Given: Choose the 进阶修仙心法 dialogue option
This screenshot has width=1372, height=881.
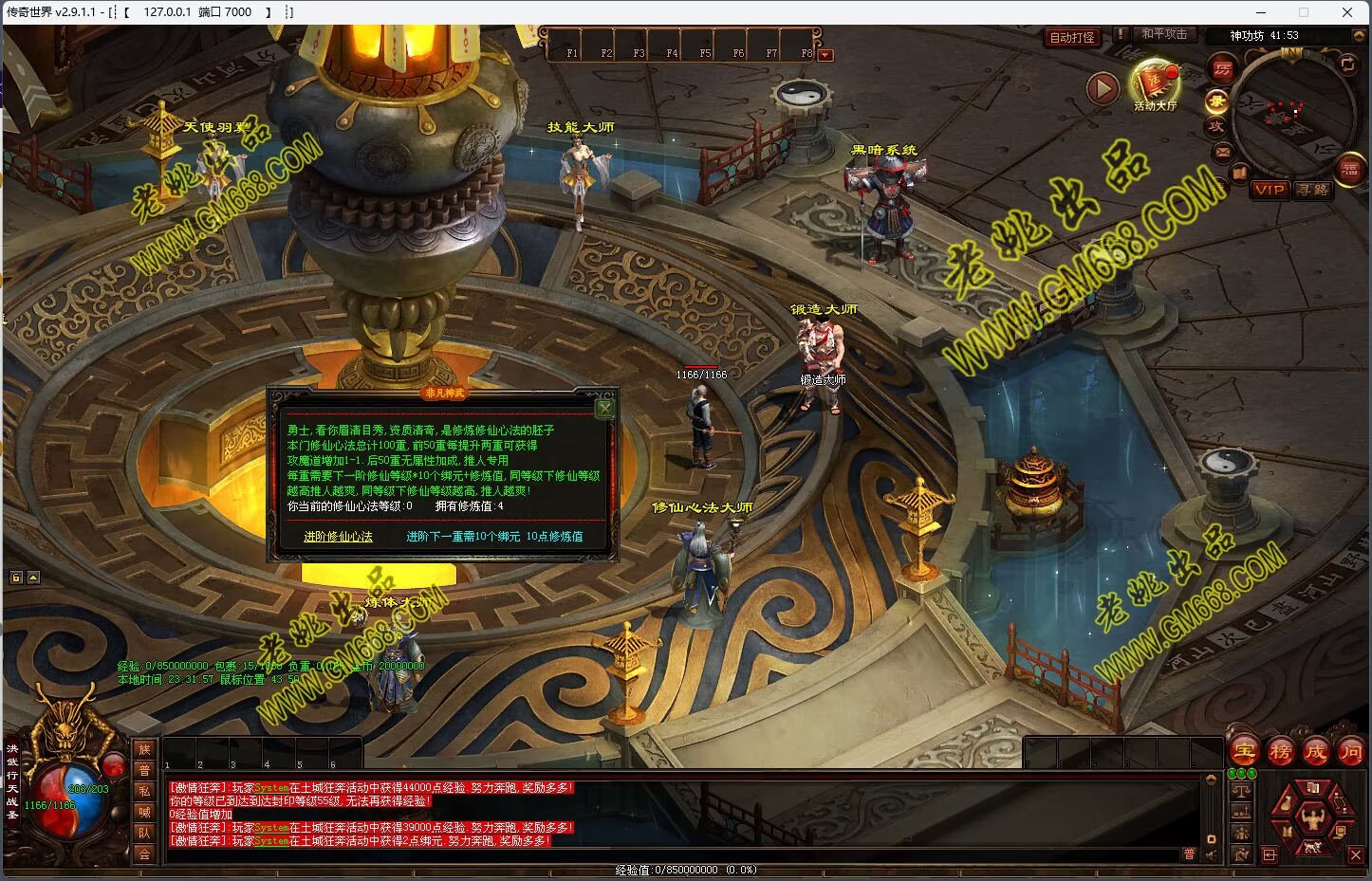Looking at the screenshot, I should click(338, 537).
